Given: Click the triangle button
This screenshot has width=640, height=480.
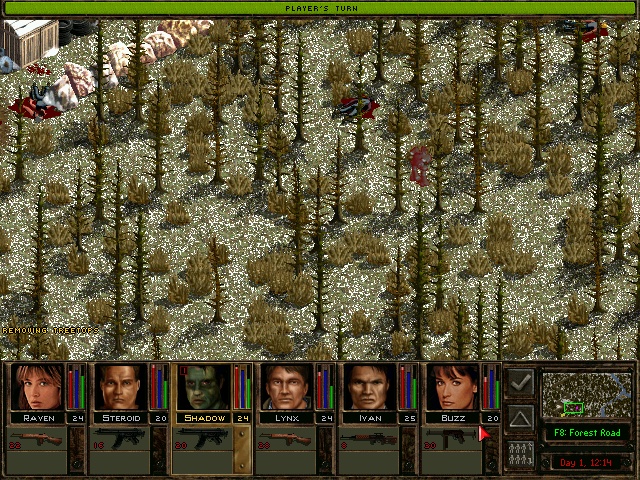Looking at the screenshot, I should coord(520,417).
